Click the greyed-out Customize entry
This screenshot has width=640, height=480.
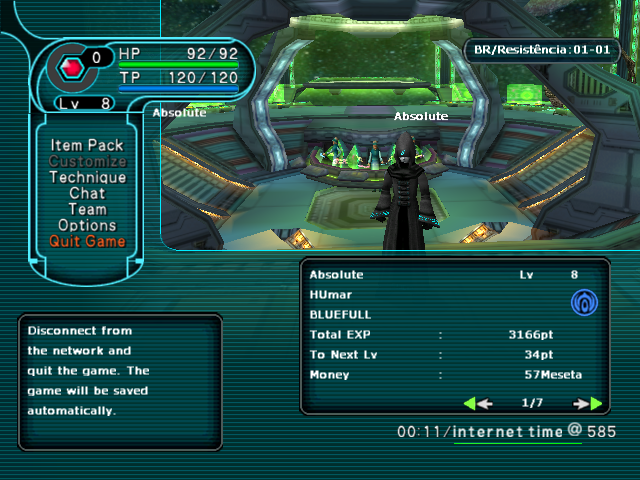pos(87,162)
